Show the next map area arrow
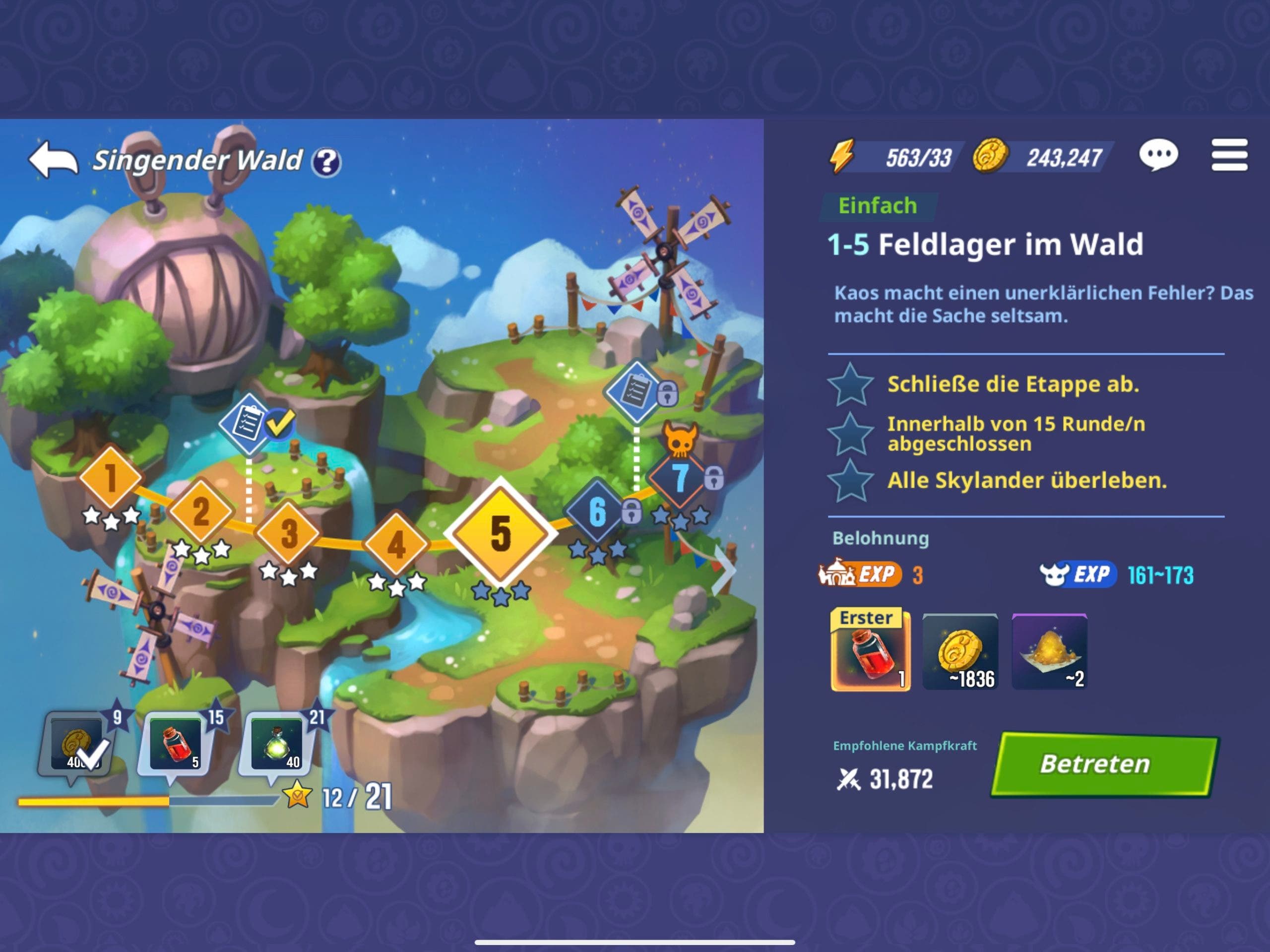 point(725,570)
